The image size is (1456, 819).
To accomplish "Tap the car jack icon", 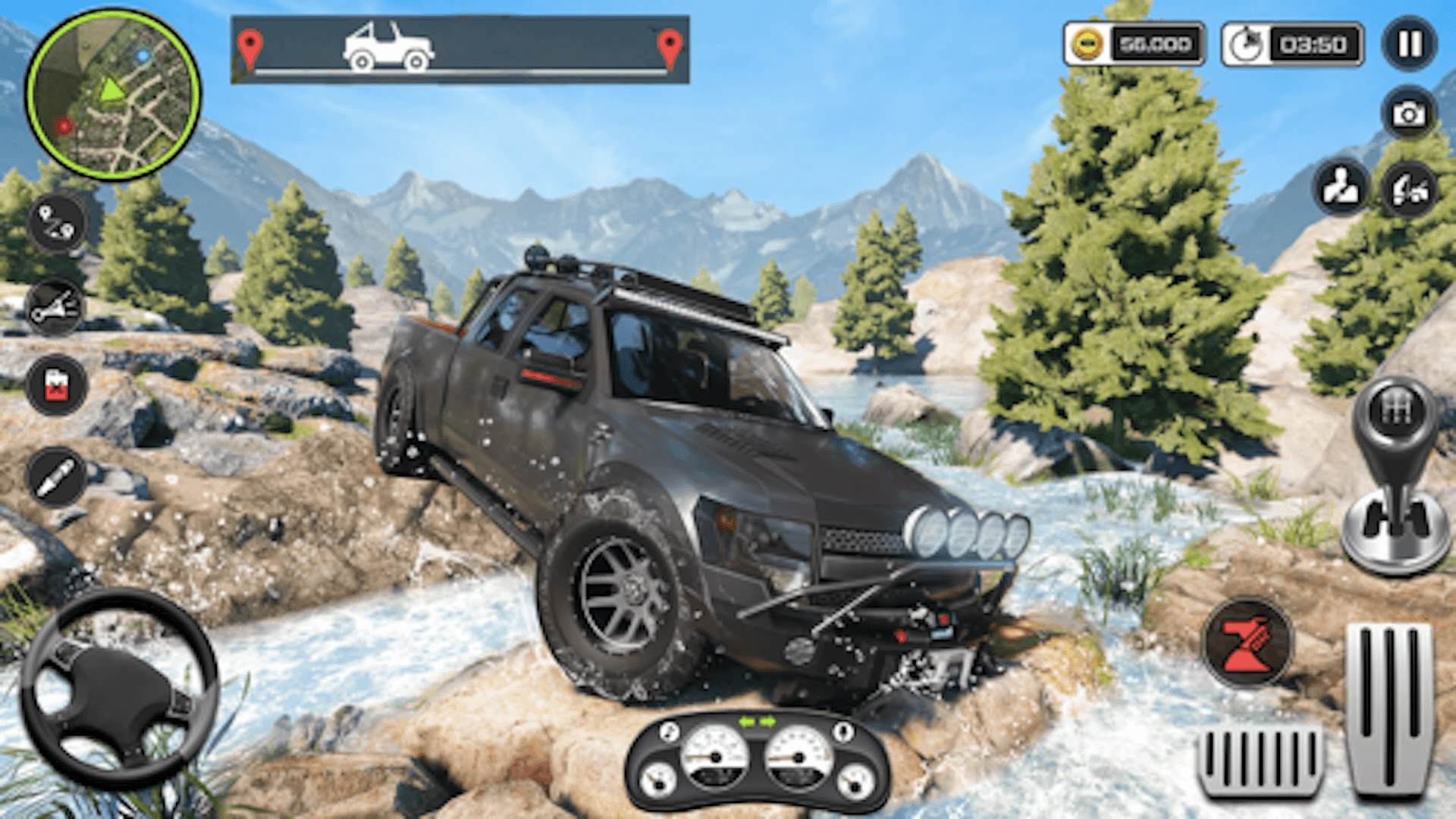I will 1409,187.
